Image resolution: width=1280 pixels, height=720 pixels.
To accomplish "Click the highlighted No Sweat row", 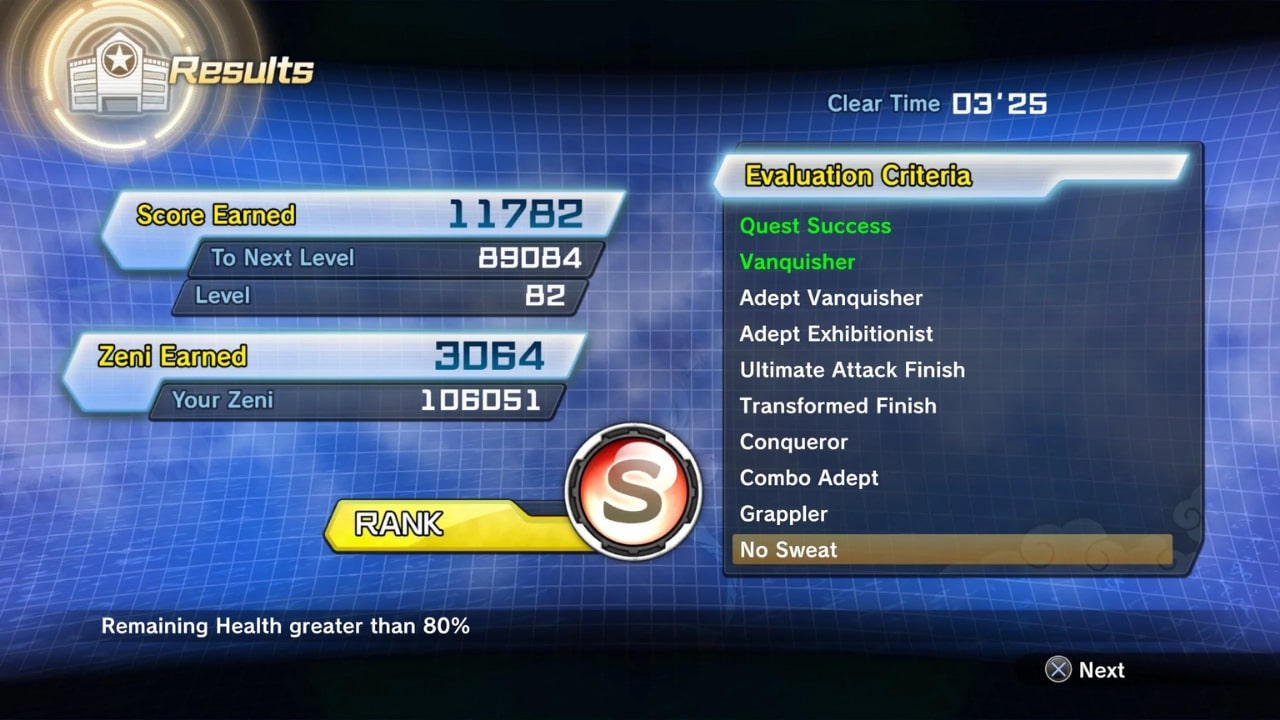I will 950,550.
